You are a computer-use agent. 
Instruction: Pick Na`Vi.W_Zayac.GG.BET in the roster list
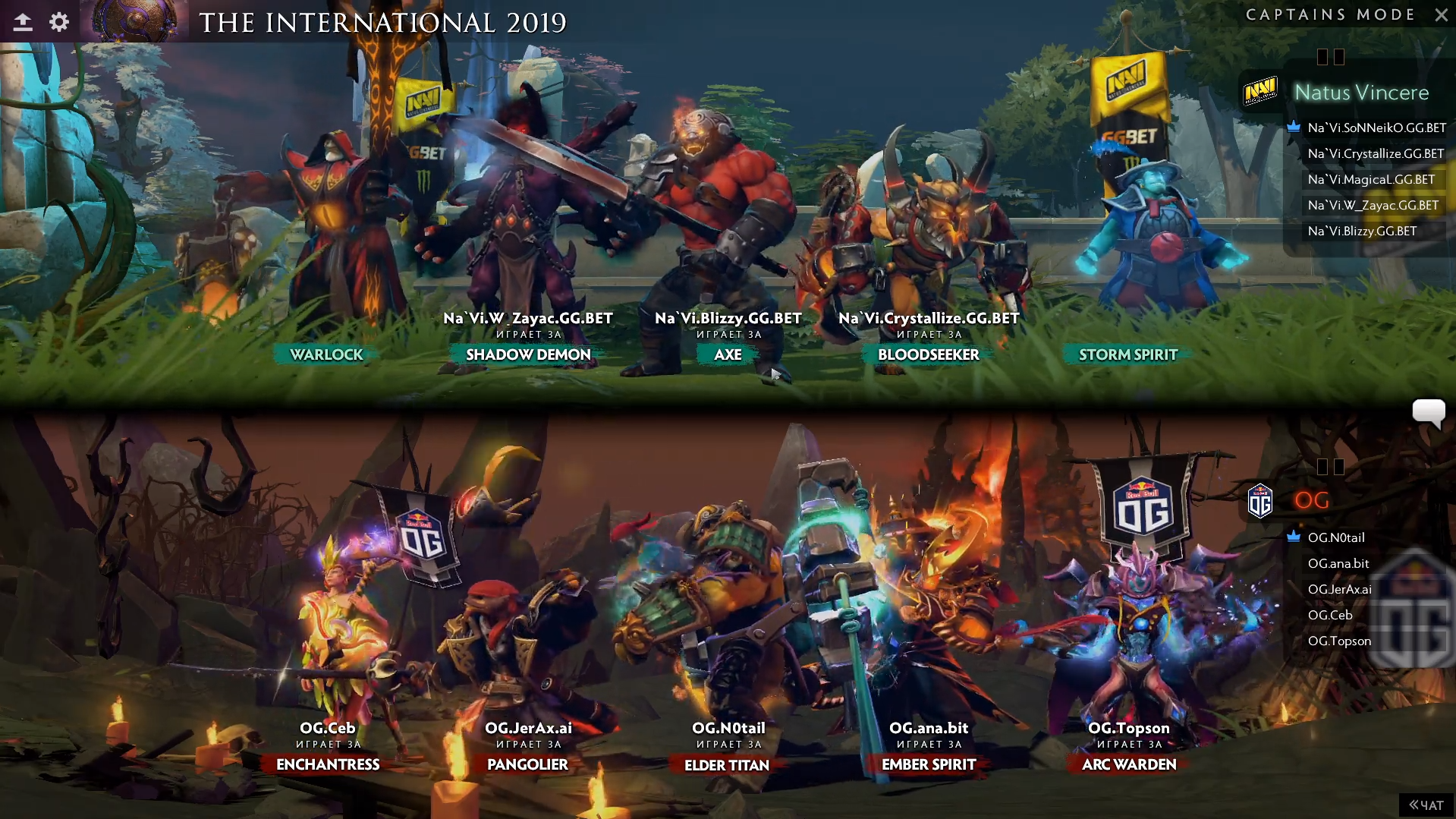point(1373,205)
